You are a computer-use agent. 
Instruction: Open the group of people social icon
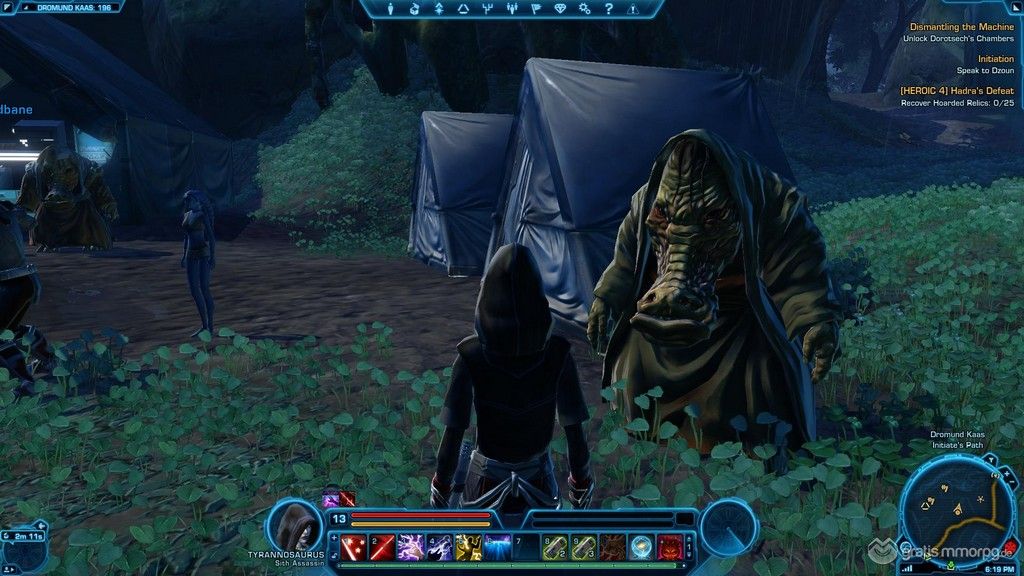[513, 9]
